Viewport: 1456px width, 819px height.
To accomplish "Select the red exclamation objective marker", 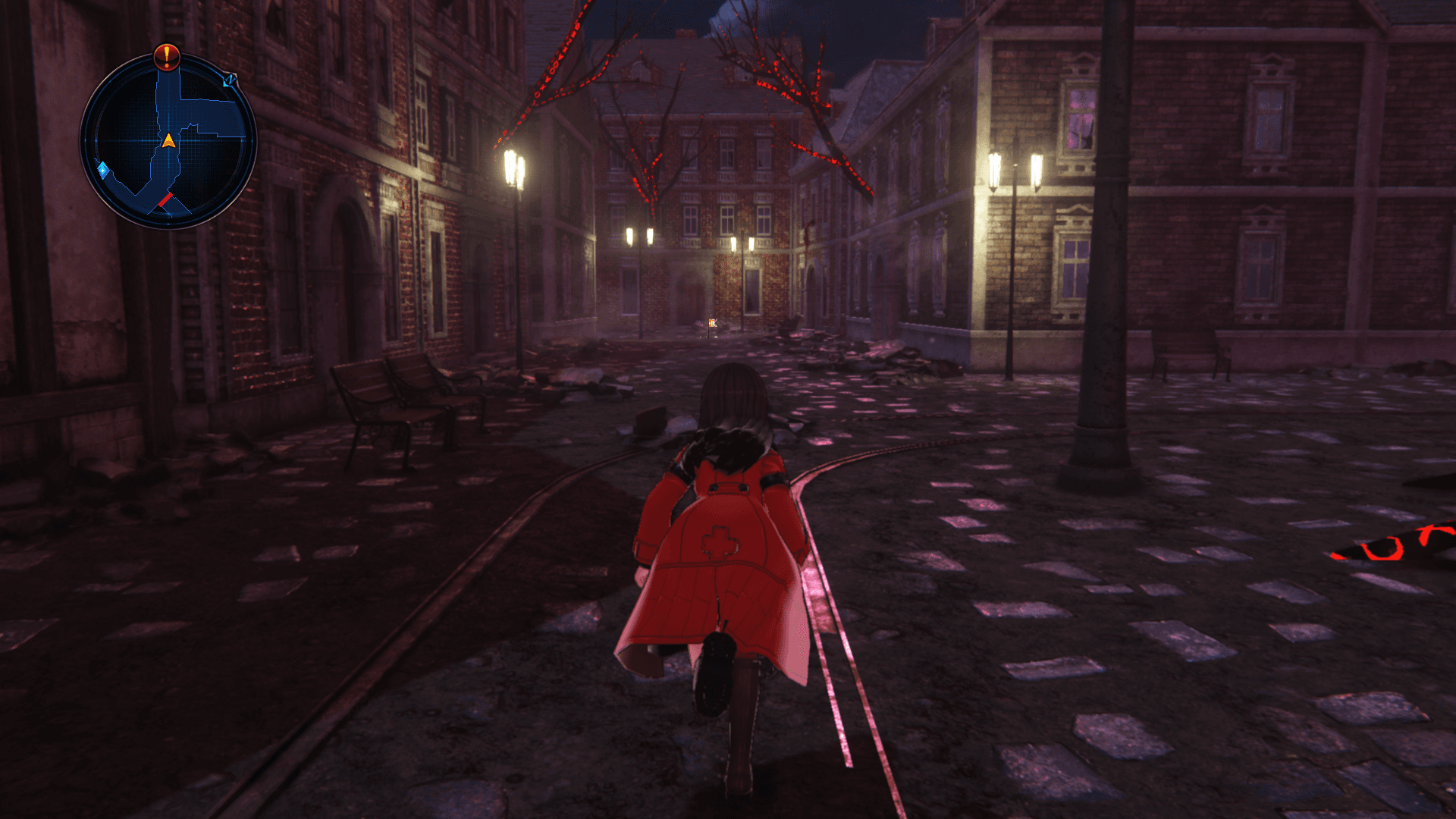I will point(166,55).
